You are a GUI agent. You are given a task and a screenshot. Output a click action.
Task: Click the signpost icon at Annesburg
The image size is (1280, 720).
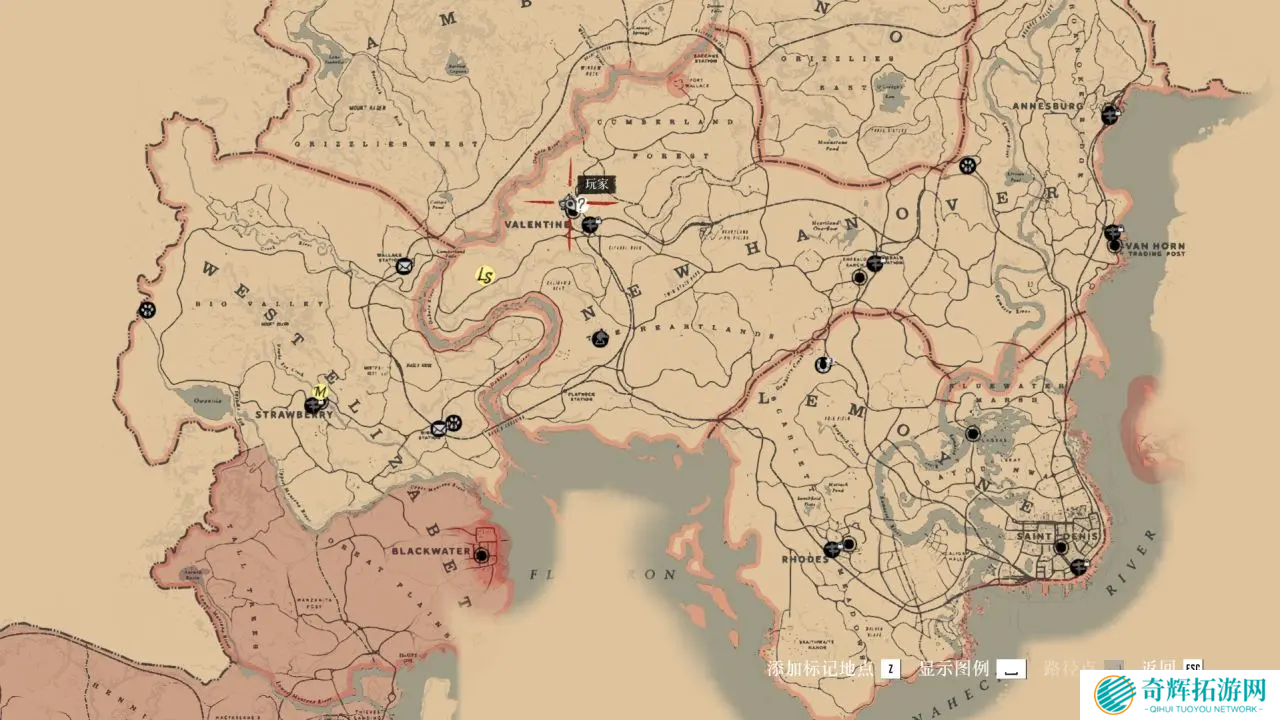[x=1110, y=115]
